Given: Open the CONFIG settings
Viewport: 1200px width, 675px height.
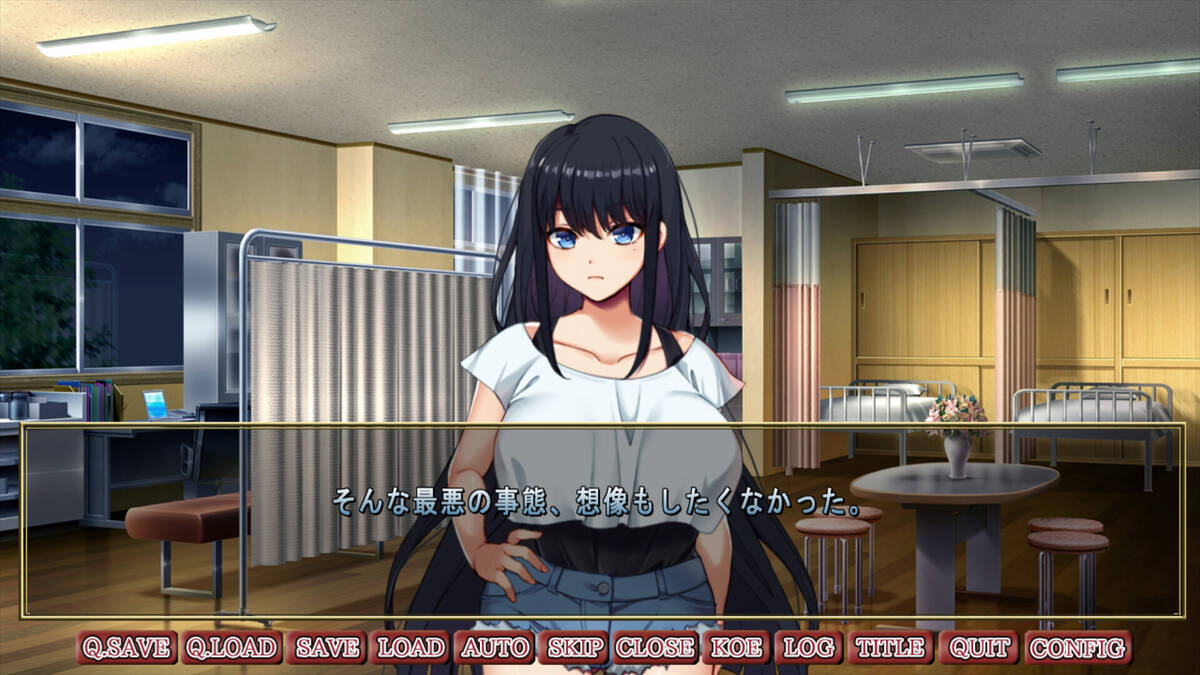Looking at the screenshot, I should tap(1078, 647).
